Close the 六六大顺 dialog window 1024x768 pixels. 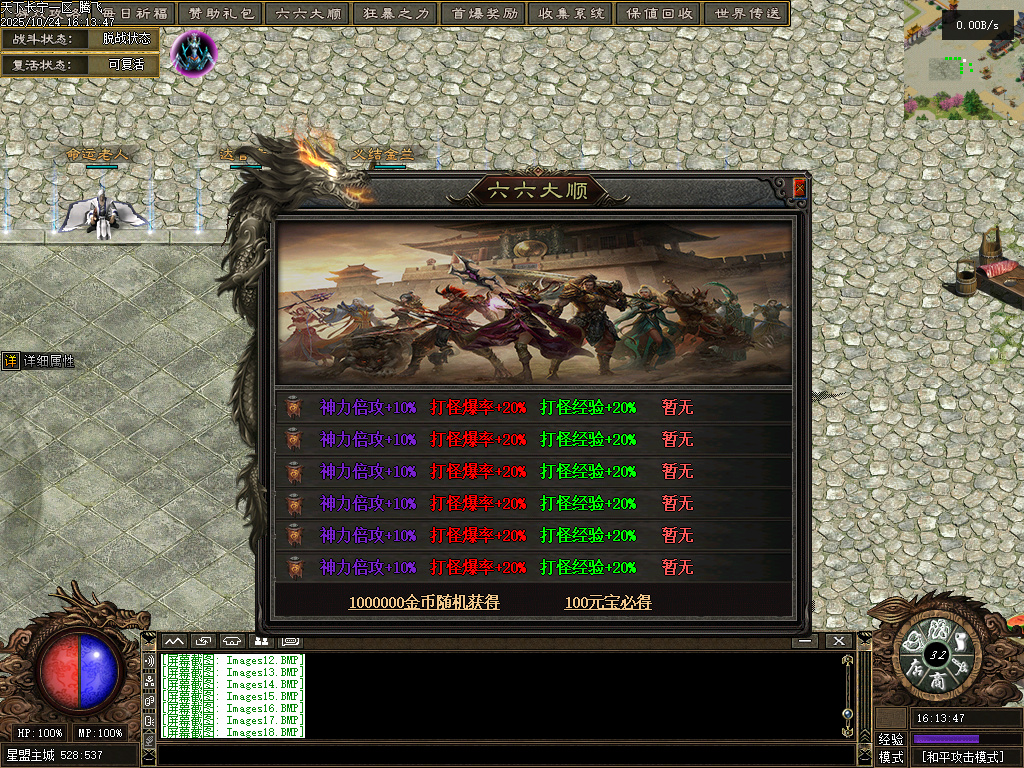[x=799, y=187]
